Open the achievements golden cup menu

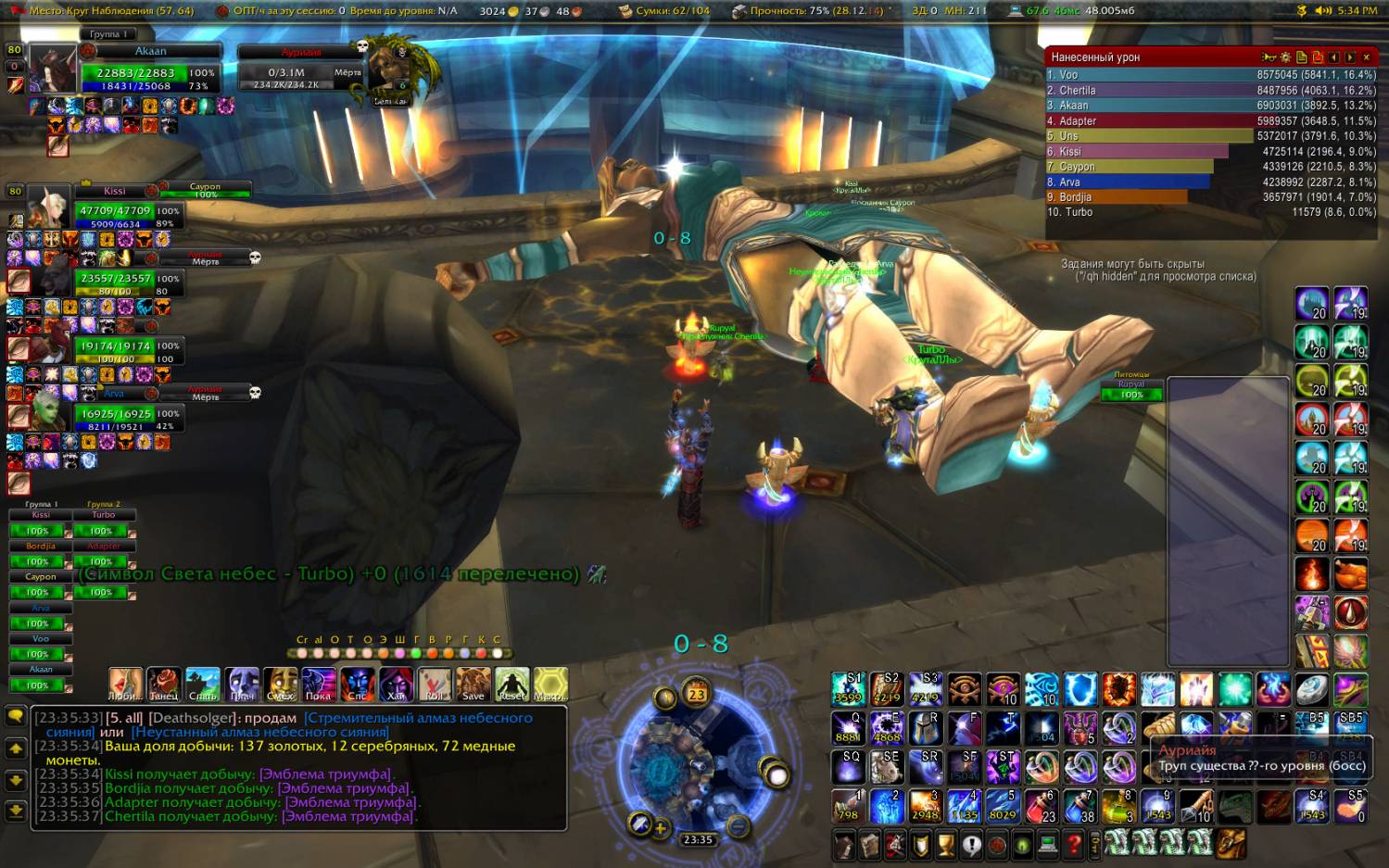click(945, 844)
